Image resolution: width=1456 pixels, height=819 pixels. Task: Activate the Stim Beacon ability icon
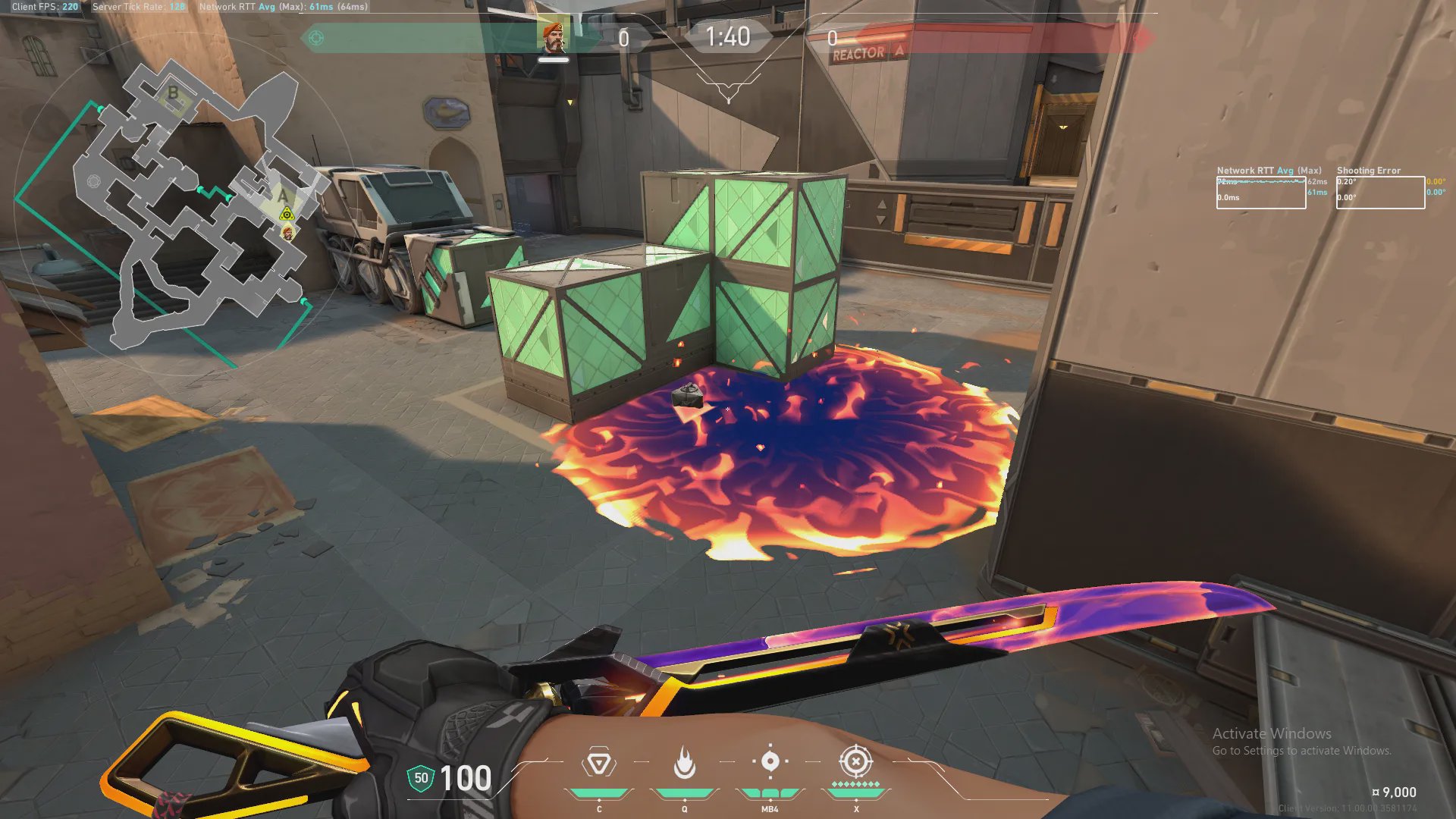(x=598, y=763)
